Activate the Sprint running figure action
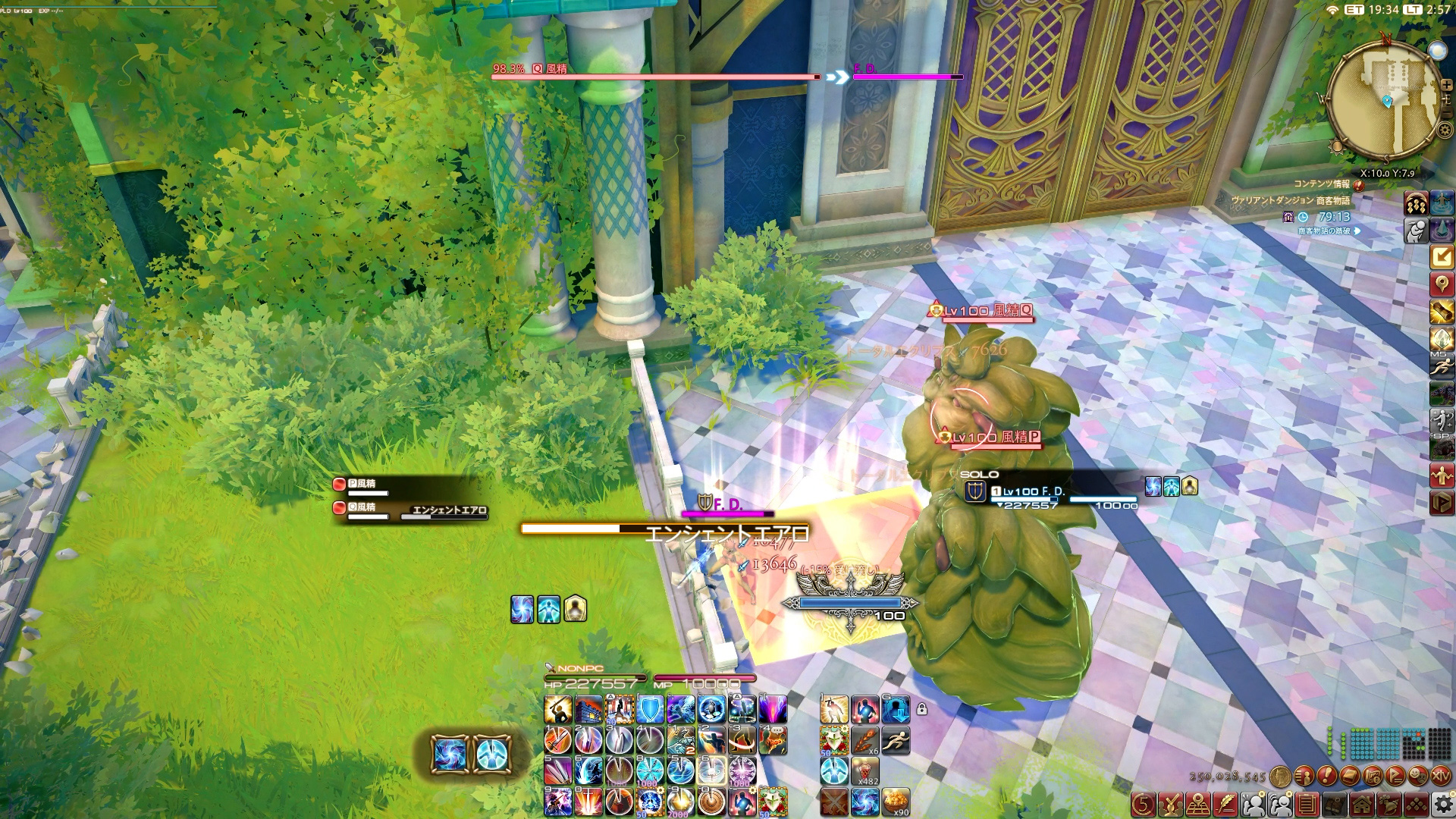This screenshot has height=819, width=1456. coord(896,740)
